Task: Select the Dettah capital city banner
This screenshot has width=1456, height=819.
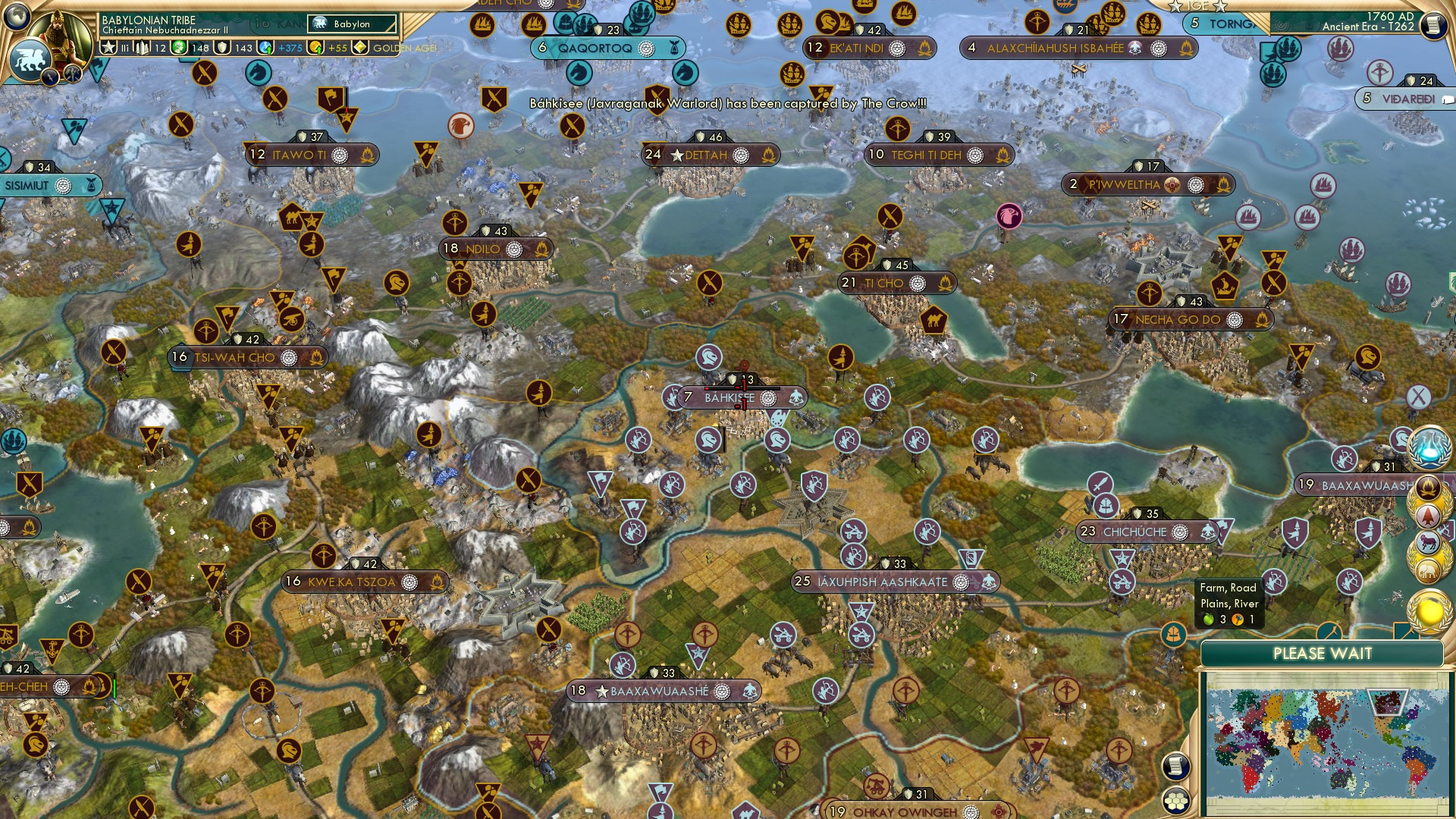Action: coord(706,155)
